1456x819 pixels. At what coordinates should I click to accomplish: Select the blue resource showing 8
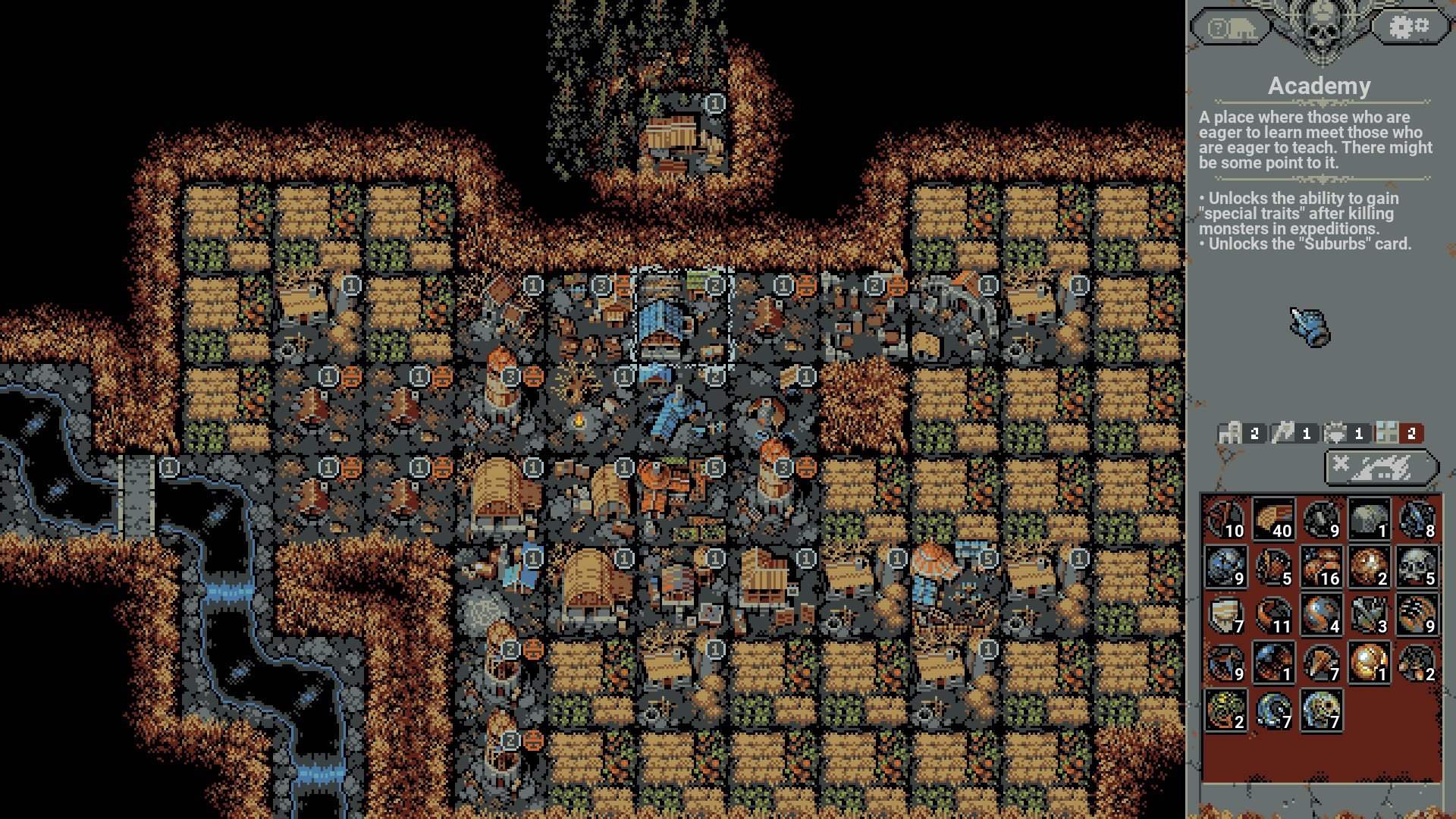click(x=1417, y=519)
